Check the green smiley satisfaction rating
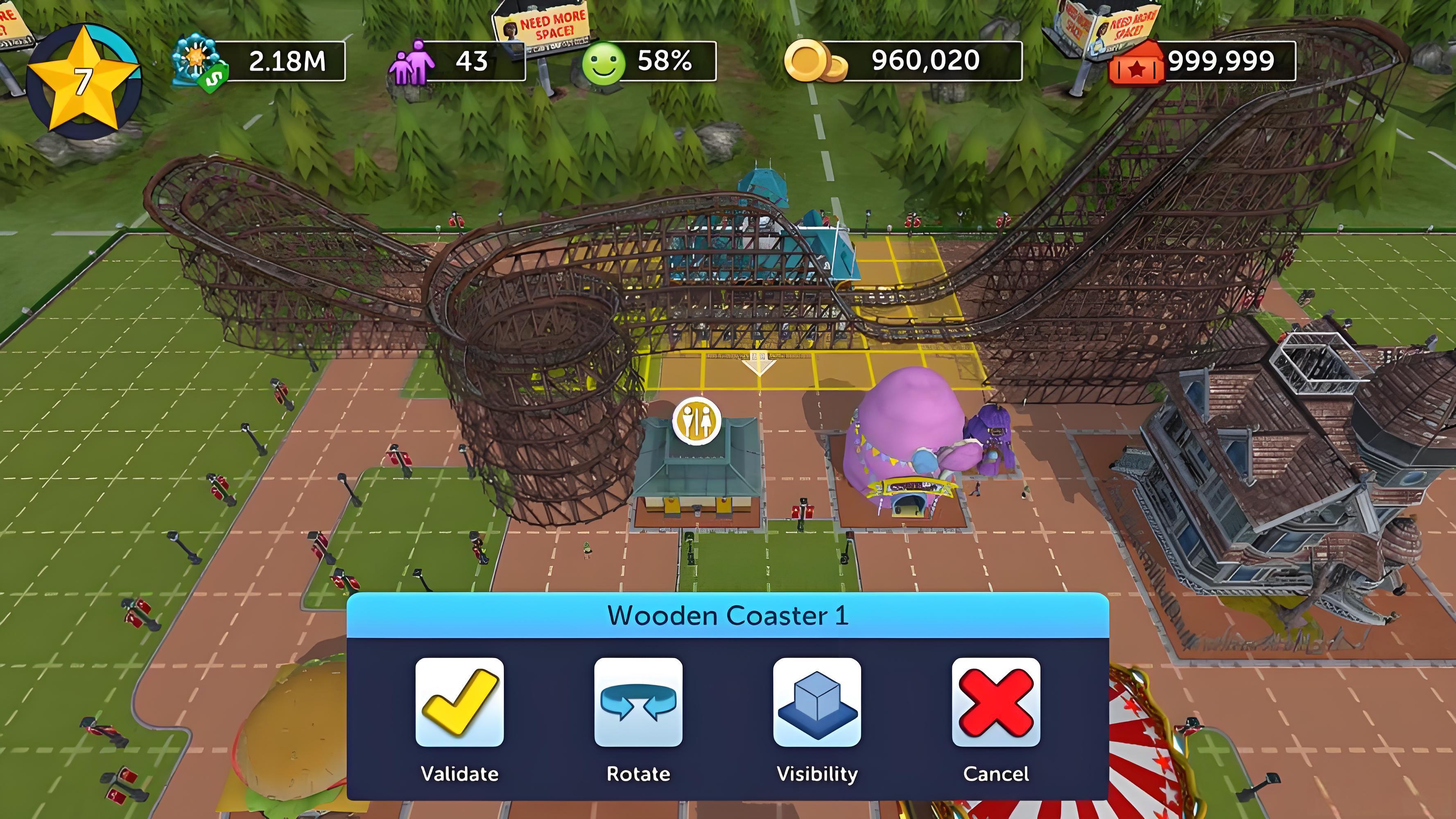Screen dimensions: 1456x819 pyautogui.click(x=649, y=61)
